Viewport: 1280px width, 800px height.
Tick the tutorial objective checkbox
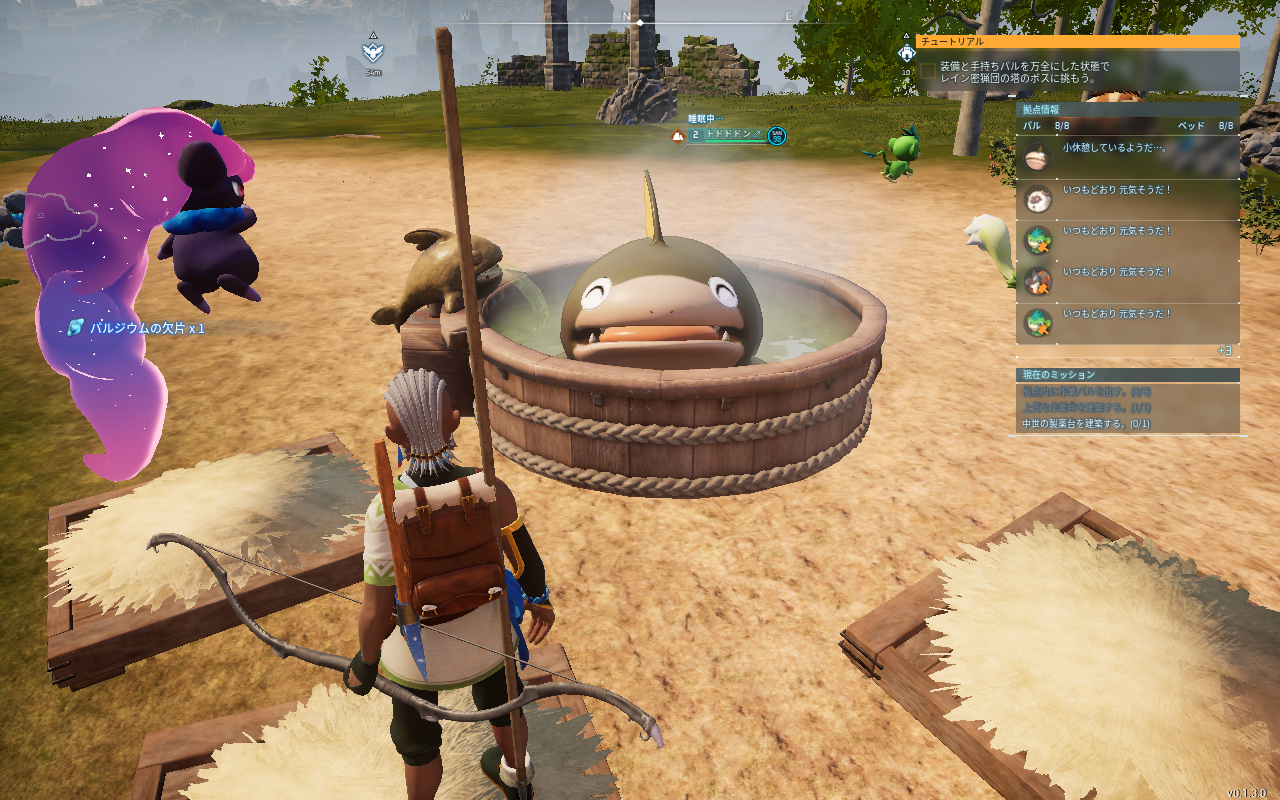click(x=929, y=71)
